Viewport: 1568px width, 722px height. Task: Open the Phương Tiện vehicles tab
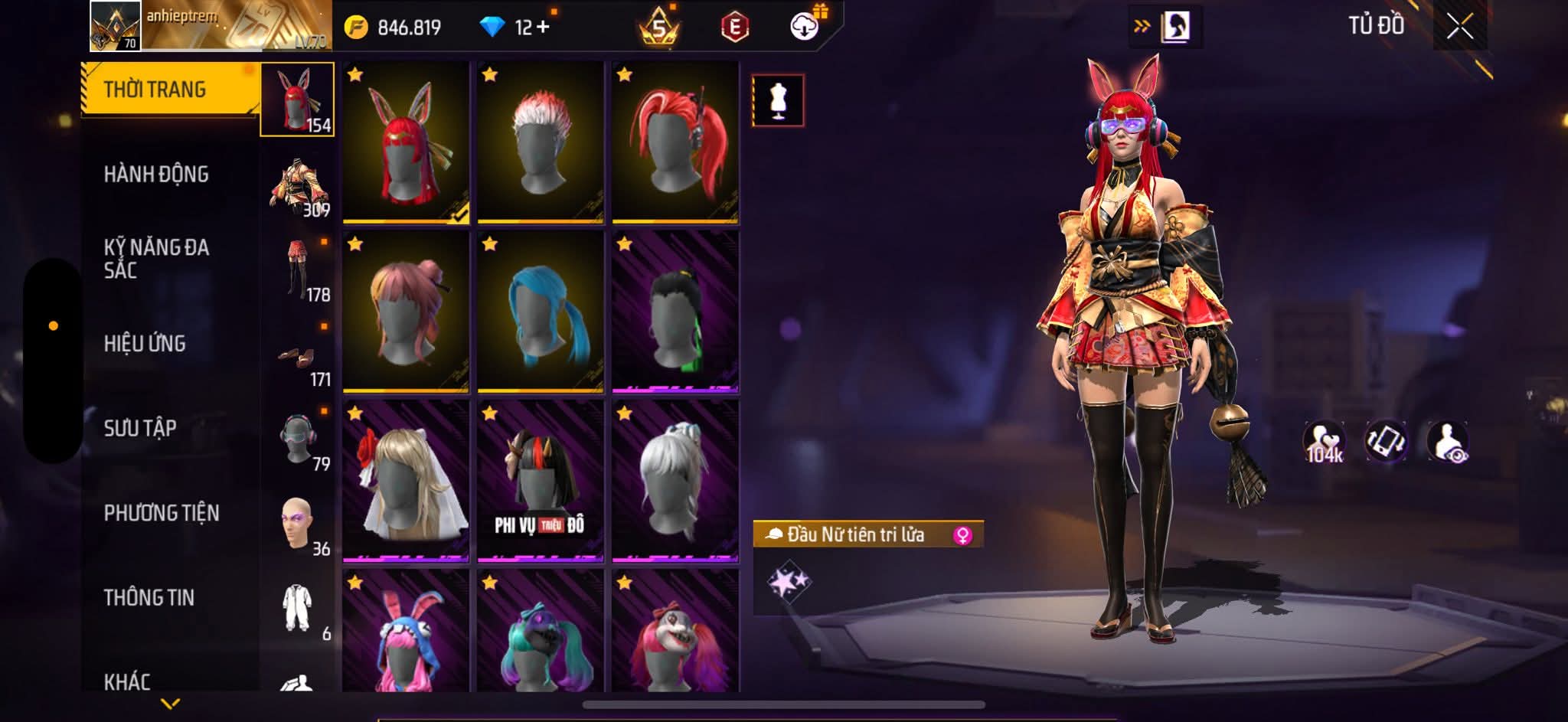coord(162,513)
